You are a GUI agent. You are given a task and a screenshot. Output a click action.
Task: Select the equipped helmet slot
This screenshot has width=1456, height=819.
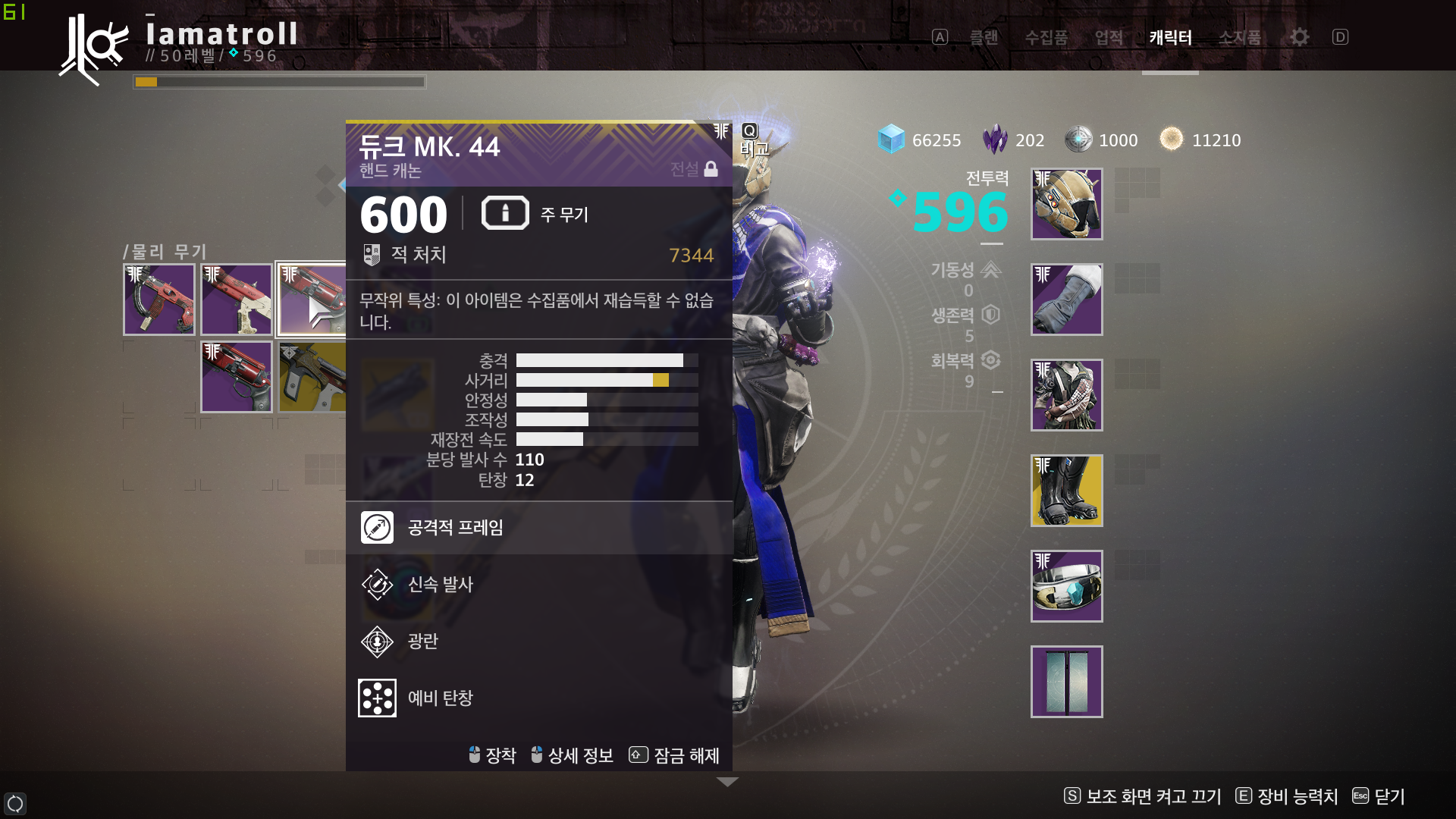[x=1066, y=204]
